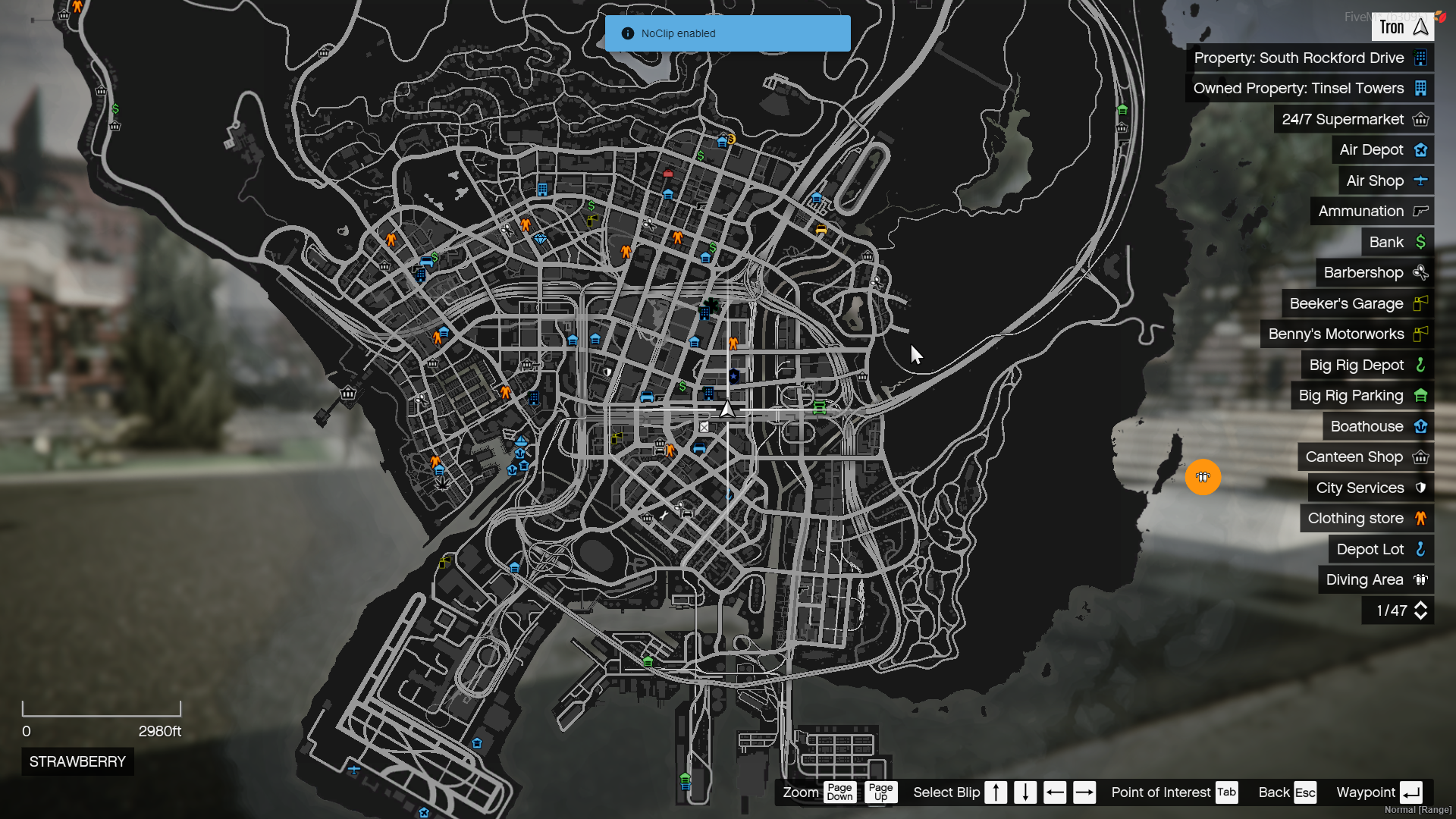1456x819 pixels.
Task: Select the City Services entry
Action: pos(1370,488)
